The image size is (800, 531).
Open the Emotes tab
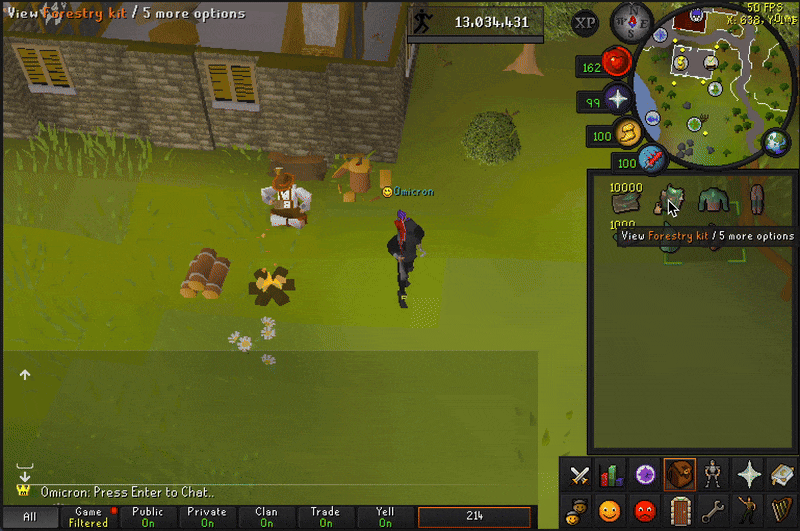tap(748, 510)
